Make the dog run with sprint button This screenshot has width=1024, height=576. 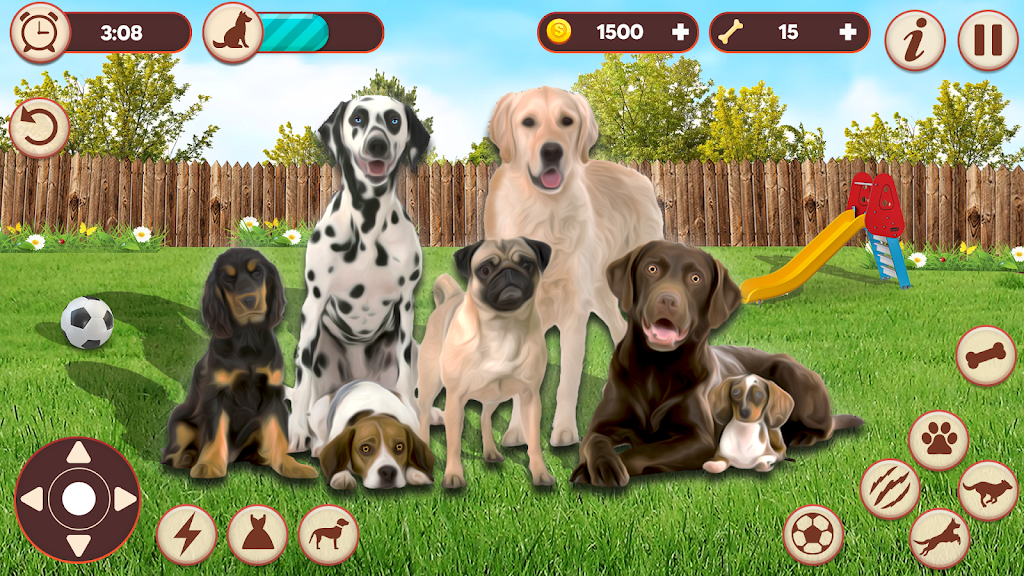(x=987, y=490)
